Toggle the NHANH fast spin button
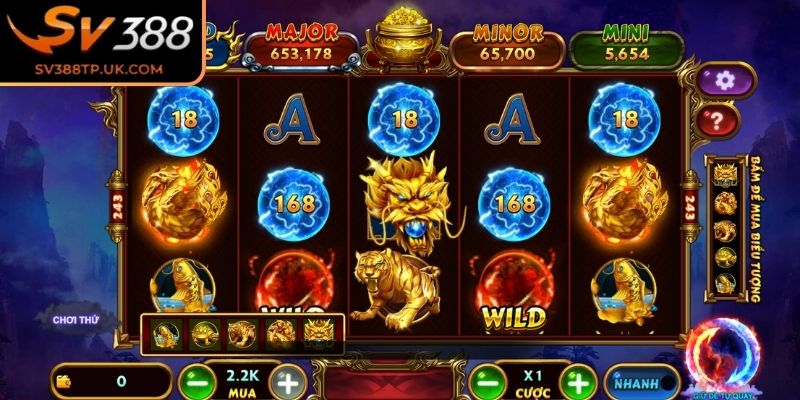The width and height of the screenshot is (800, 400). (640, 381)
